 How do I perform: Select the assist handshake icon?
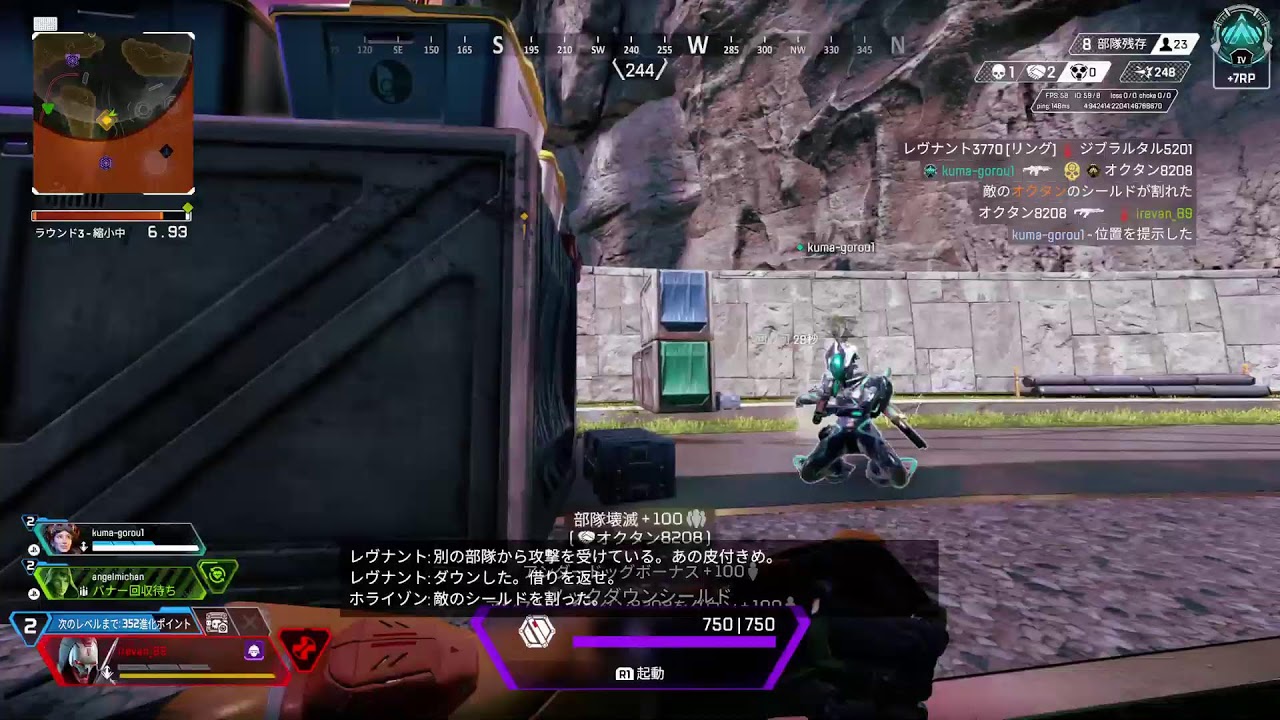point(1034,70)
